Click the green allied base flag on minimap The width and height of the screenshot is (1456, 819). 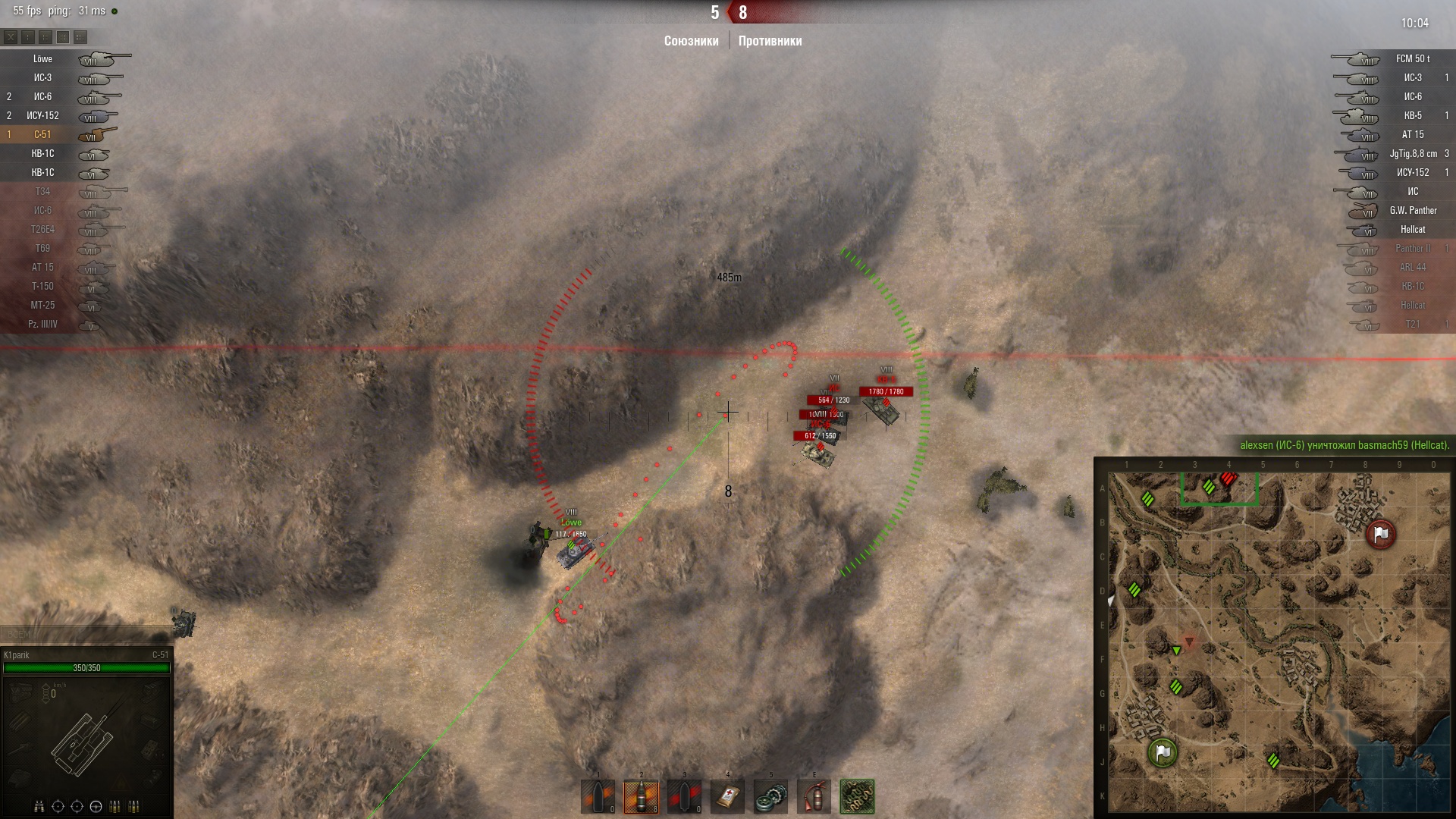[1163, 753]
